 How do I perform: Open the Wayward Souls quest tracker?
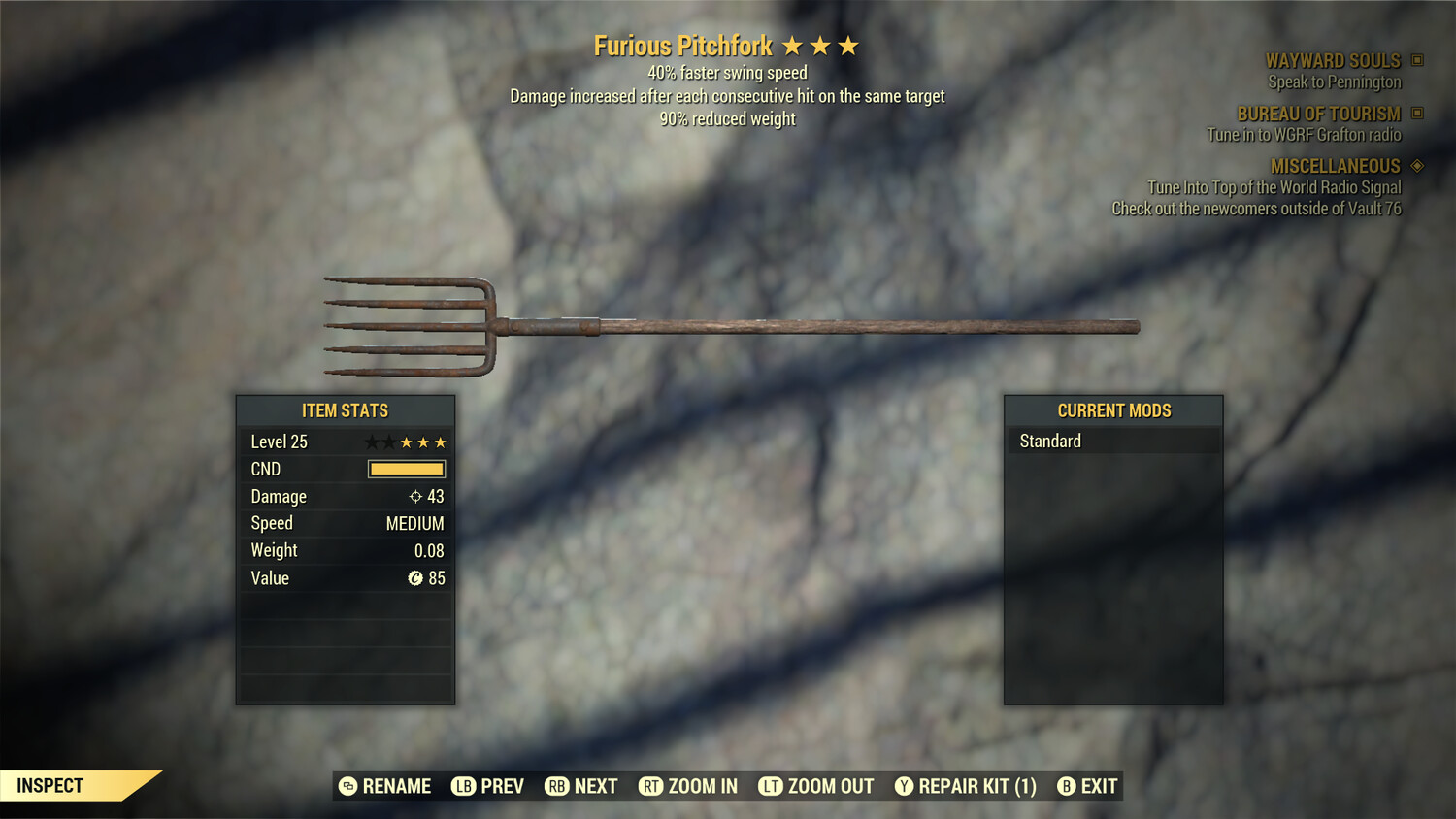pos(1333,61)
